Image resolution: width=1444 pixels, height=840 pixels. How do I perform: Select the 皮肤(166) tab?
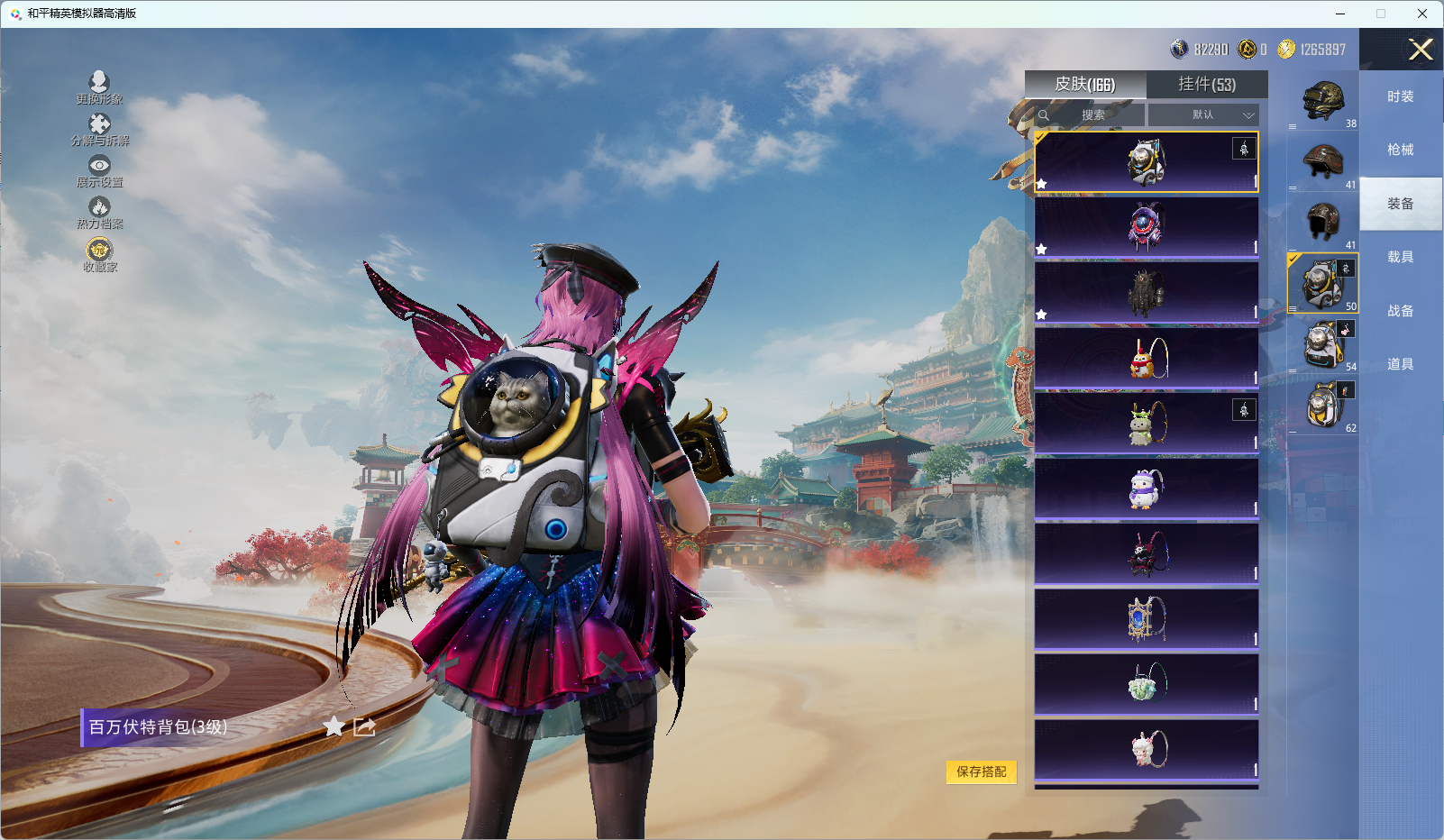click(x=1085, y=85)
